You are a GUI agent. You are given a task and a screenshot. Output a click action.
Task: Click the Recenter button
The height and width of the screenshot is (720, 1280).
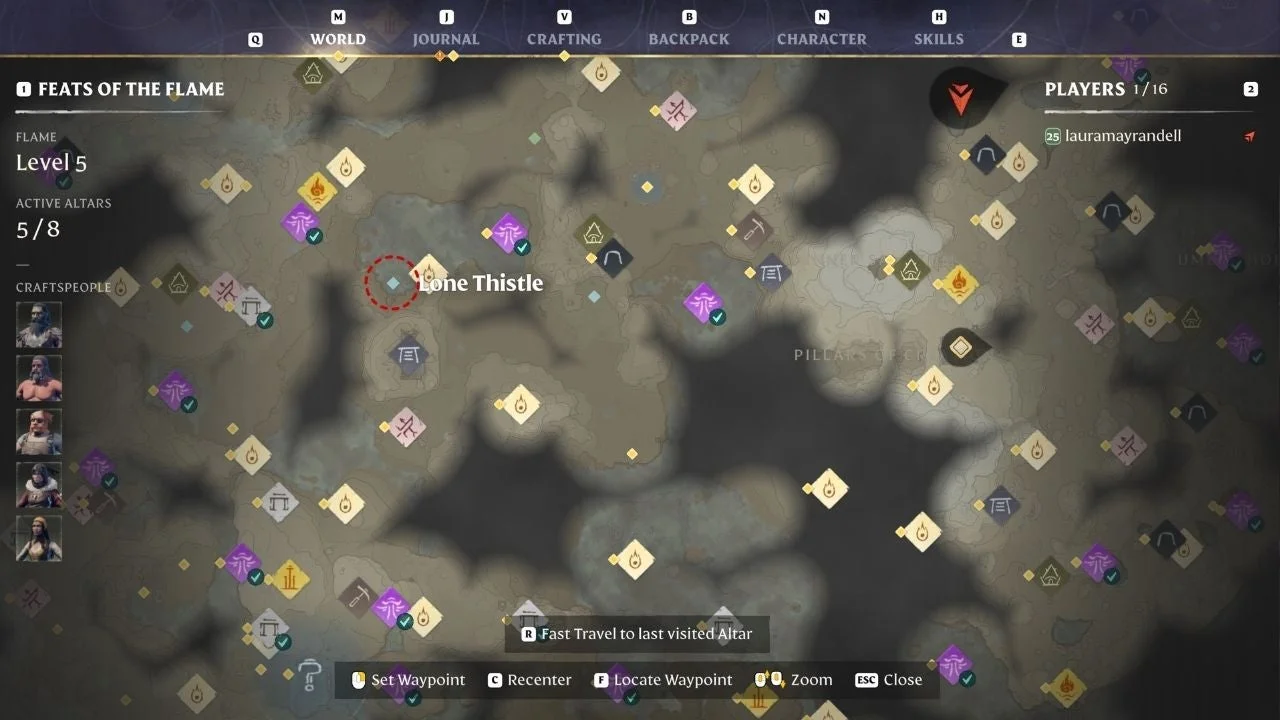(538, 679)
